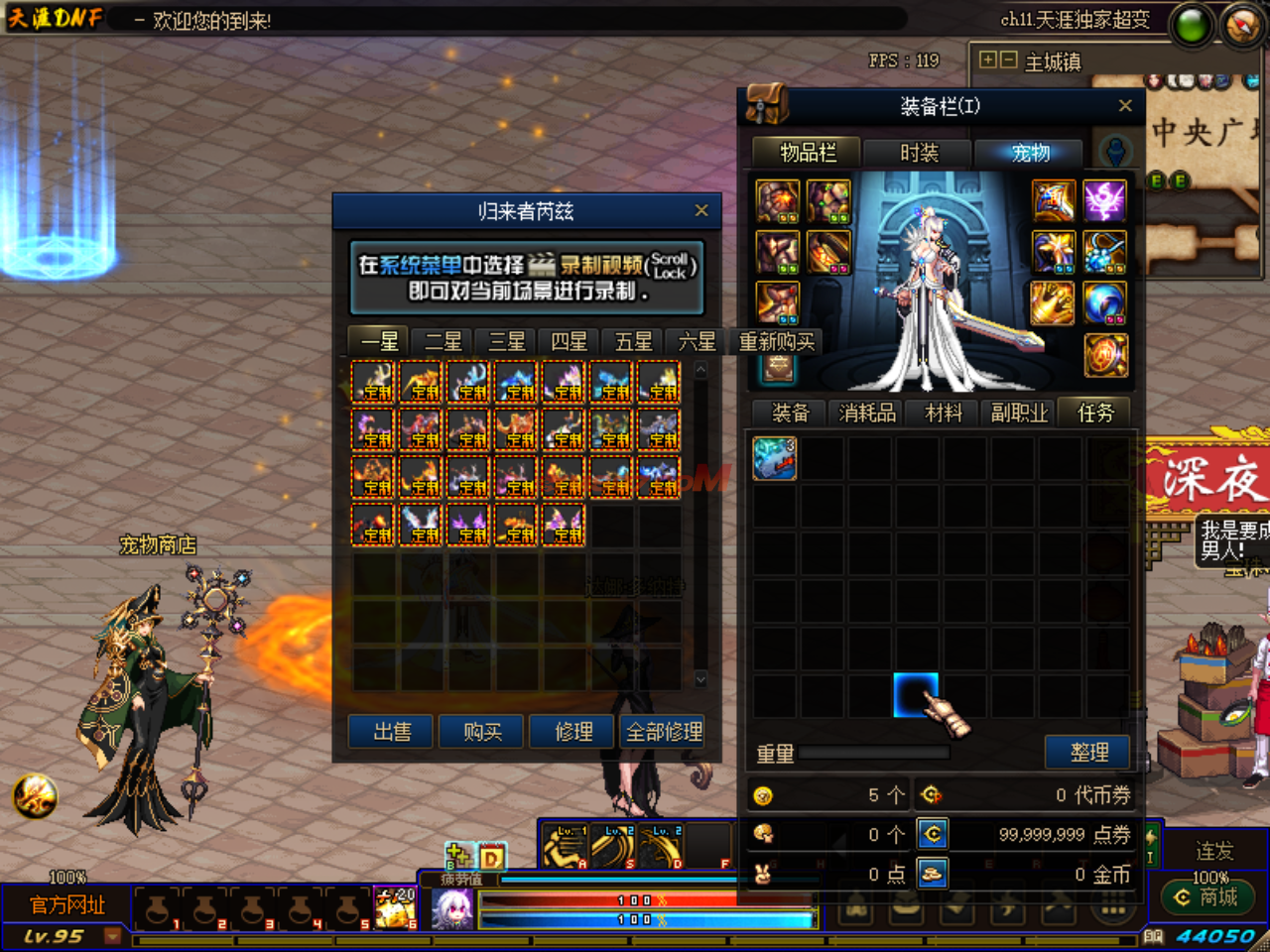Show the 六星 shop tab
This screenshot has height=952, width=1270.
tap(697, 342)
